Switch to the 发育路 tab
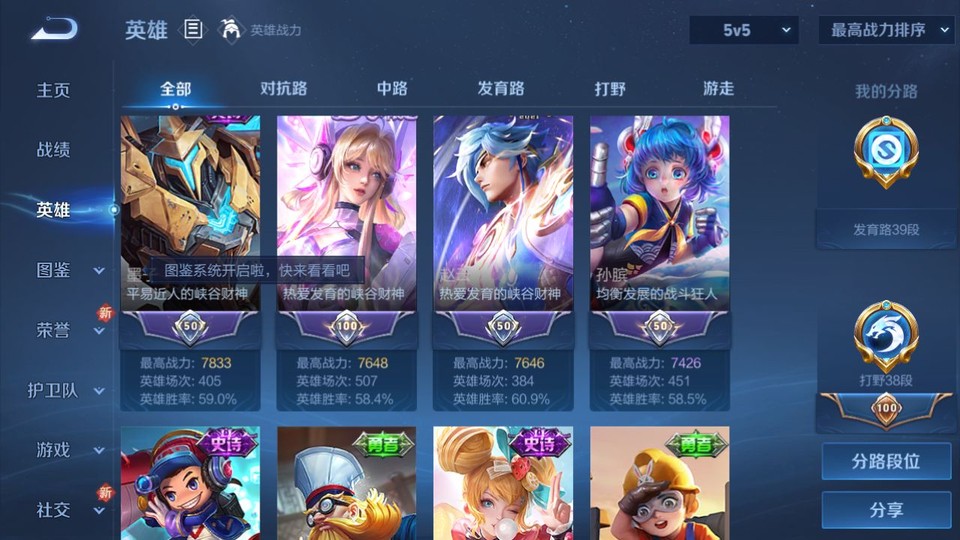This screenshot has height=540, width=960. (501, 88)
